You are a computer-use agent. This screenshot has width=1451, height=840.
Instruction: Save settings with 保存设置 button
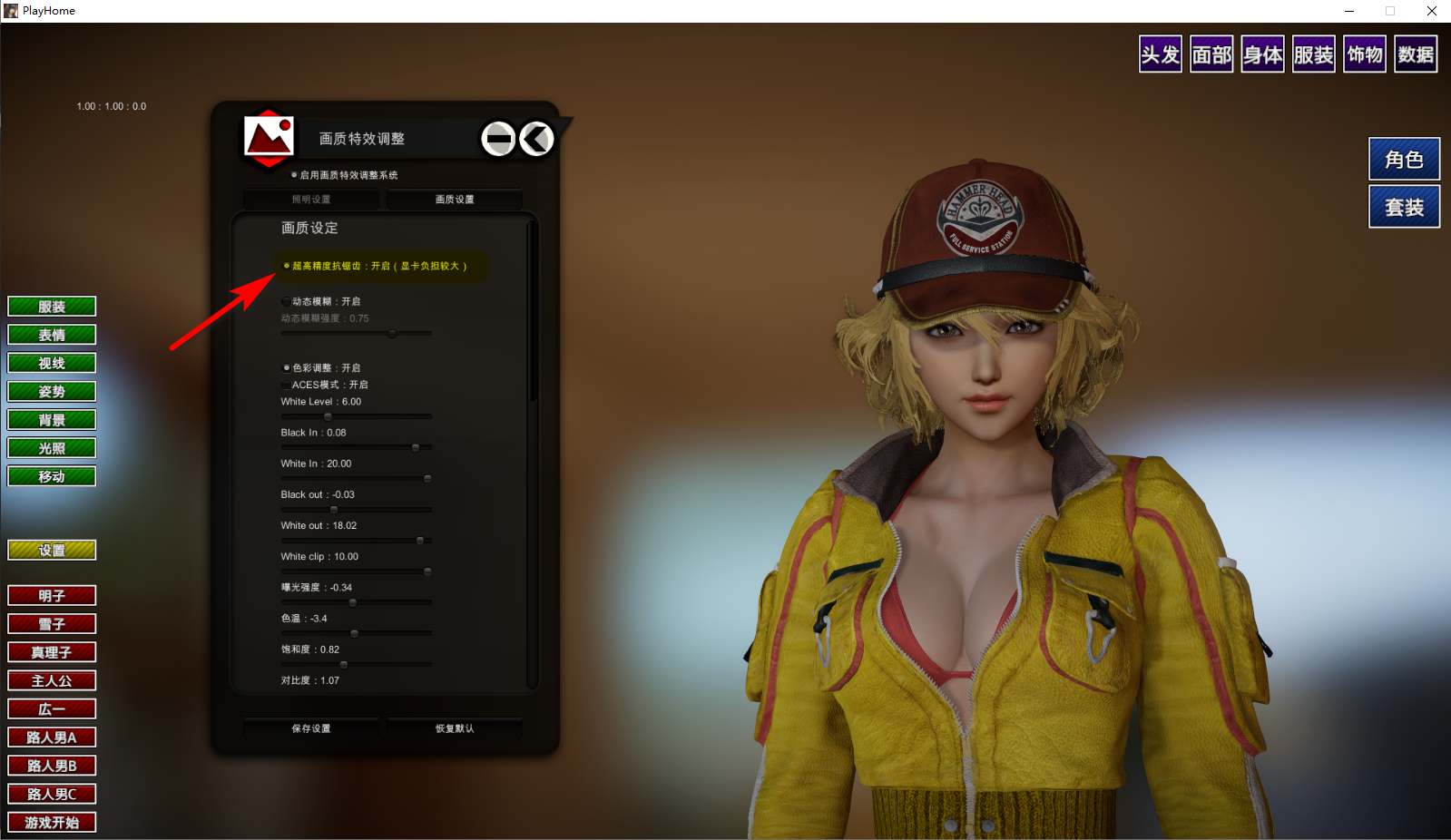pos(311,728)
